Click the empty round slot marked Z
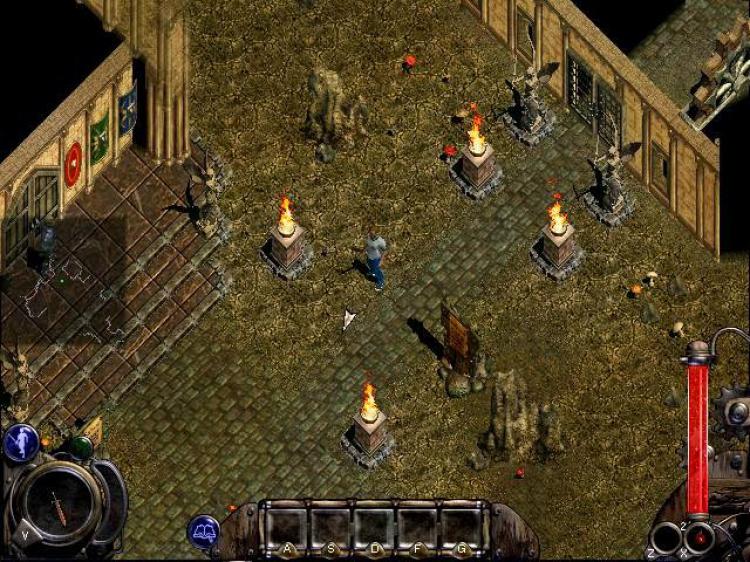750x562 pixels. click(666, 539)
